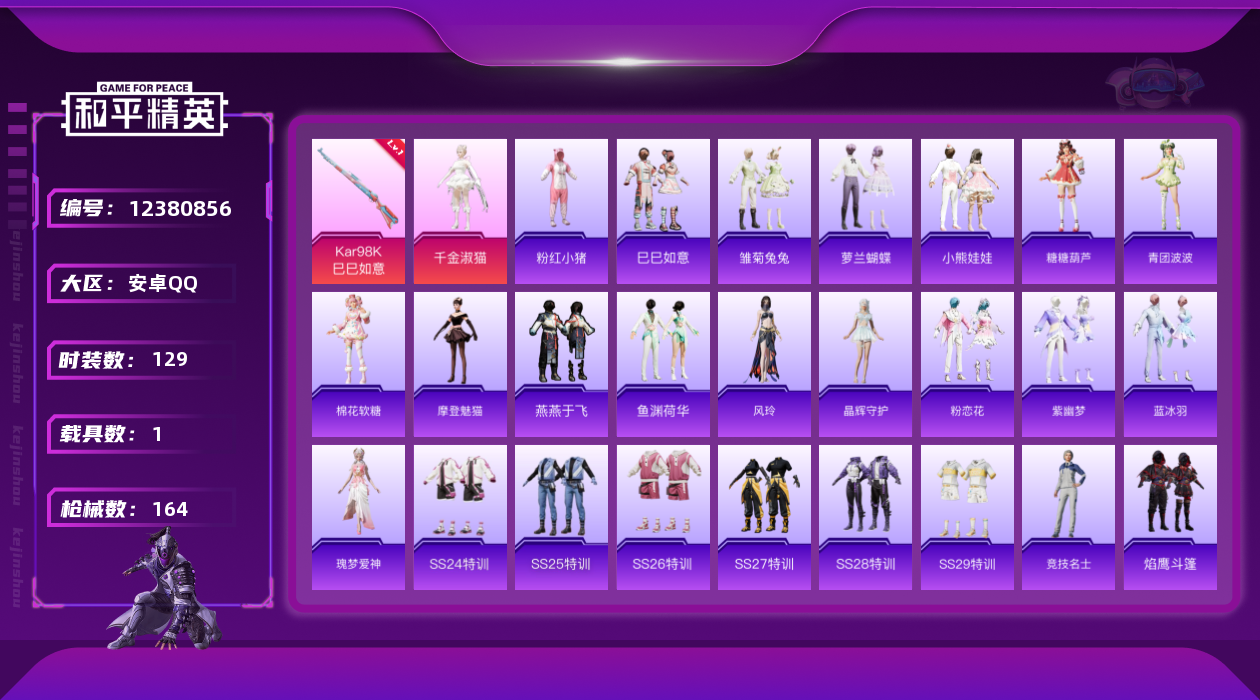Open the 竞技名士 outfit card

coord(1068,517)
